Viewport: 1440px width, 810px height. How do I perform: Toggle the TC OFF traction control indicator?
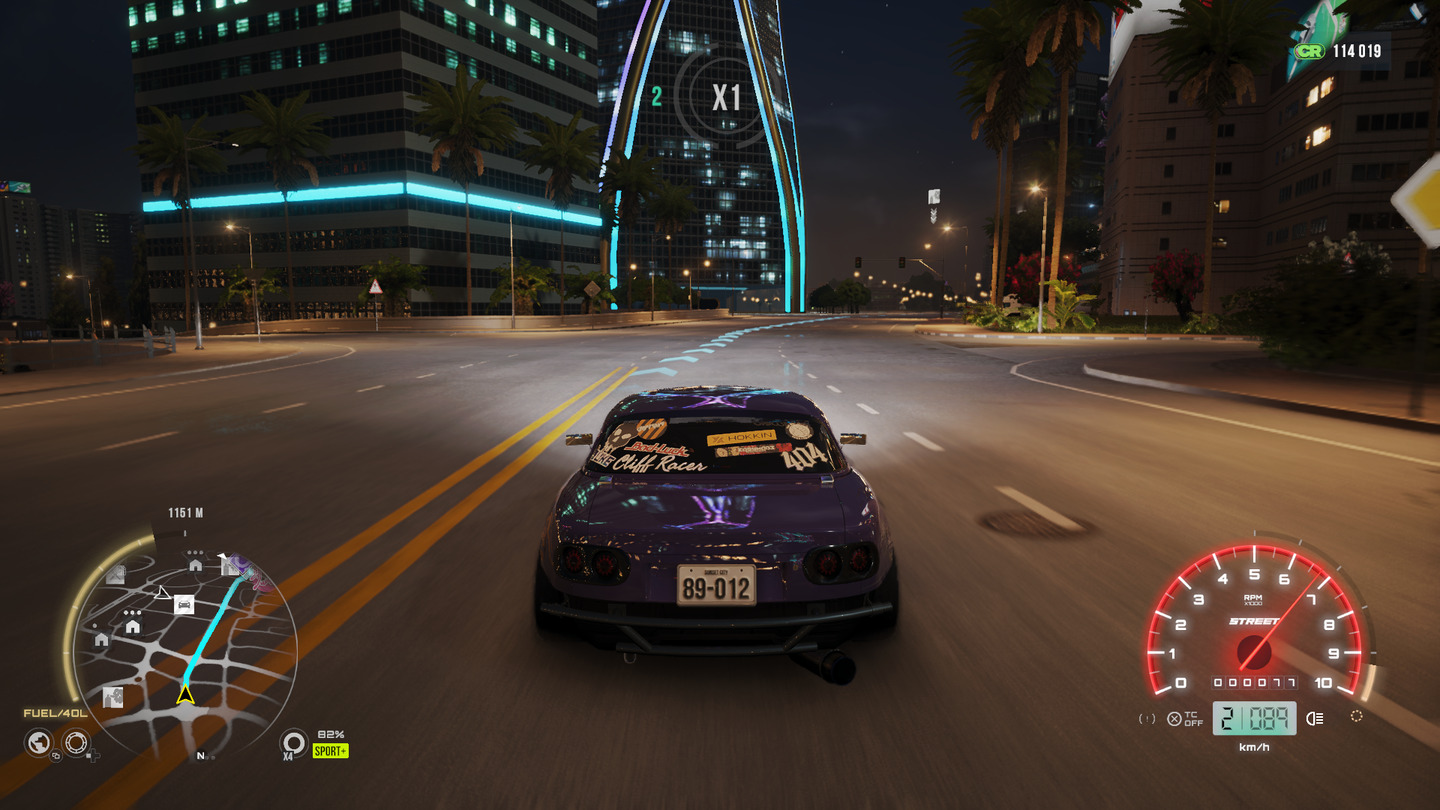[1185, 718]
